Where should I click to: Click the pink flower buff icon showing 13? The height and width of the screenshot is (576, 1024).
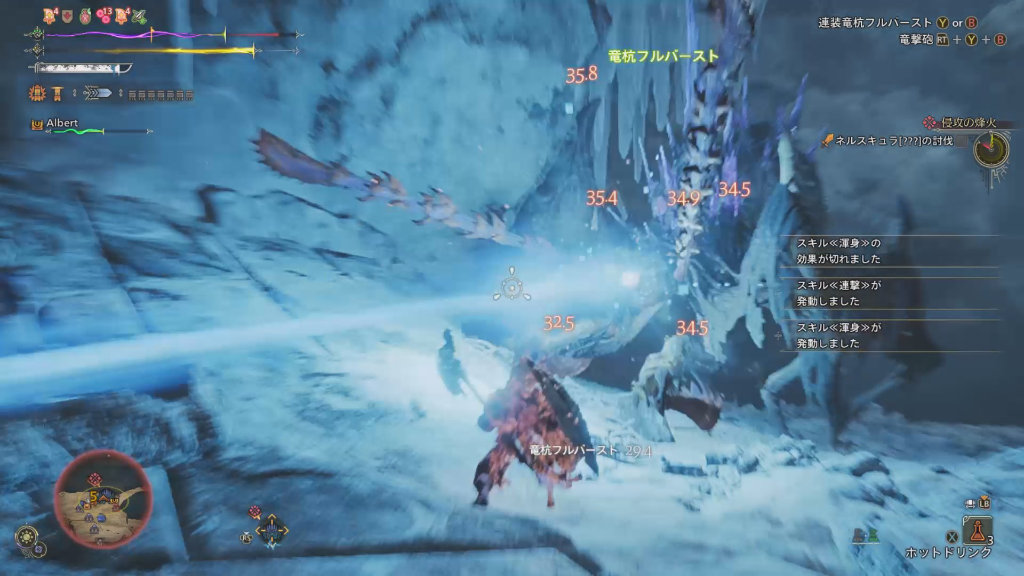103,16
